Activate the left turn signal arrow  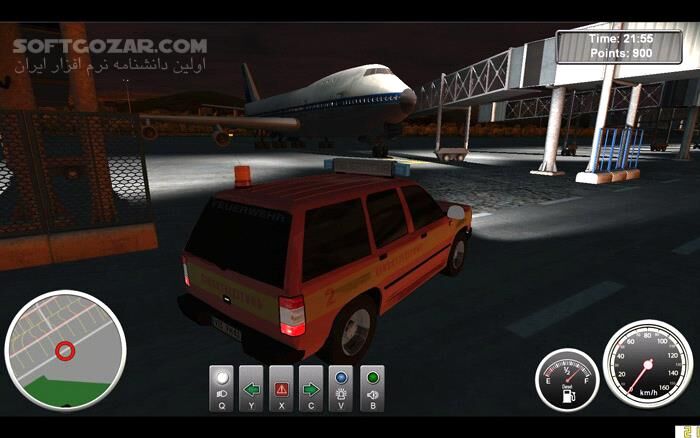pos(252,388)
